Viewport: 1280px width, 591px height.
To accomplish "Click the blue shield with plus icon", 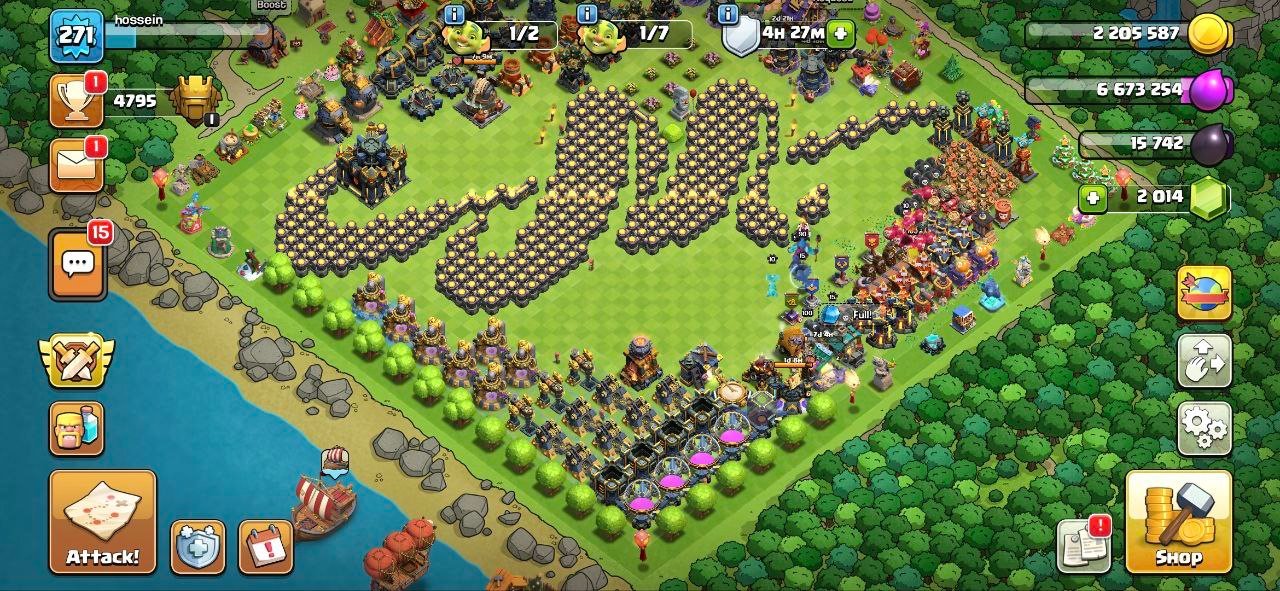I will coord(197,547).
